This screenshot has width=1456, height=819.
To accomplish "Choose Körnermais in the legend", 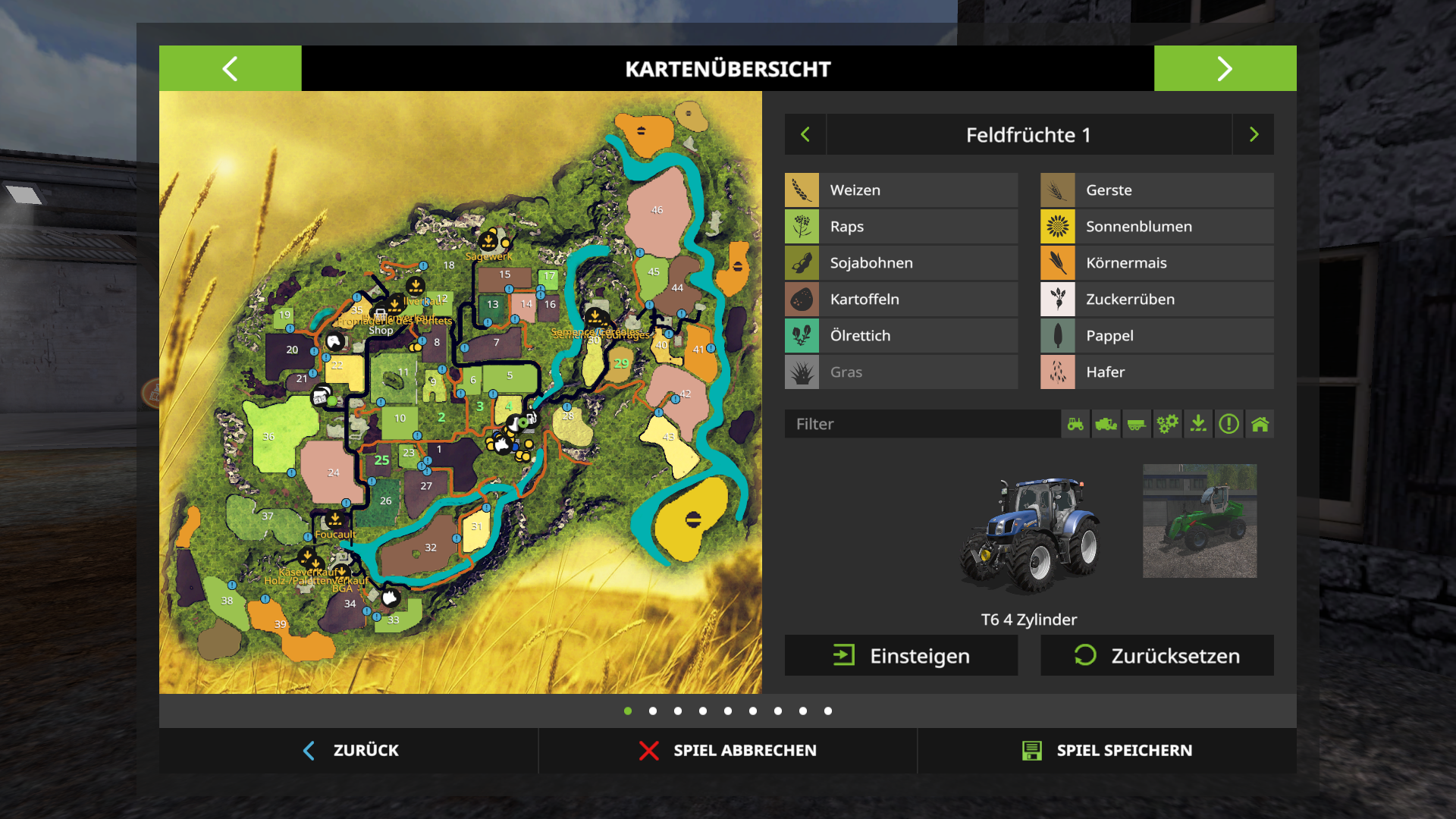I will click(1156, 263).
